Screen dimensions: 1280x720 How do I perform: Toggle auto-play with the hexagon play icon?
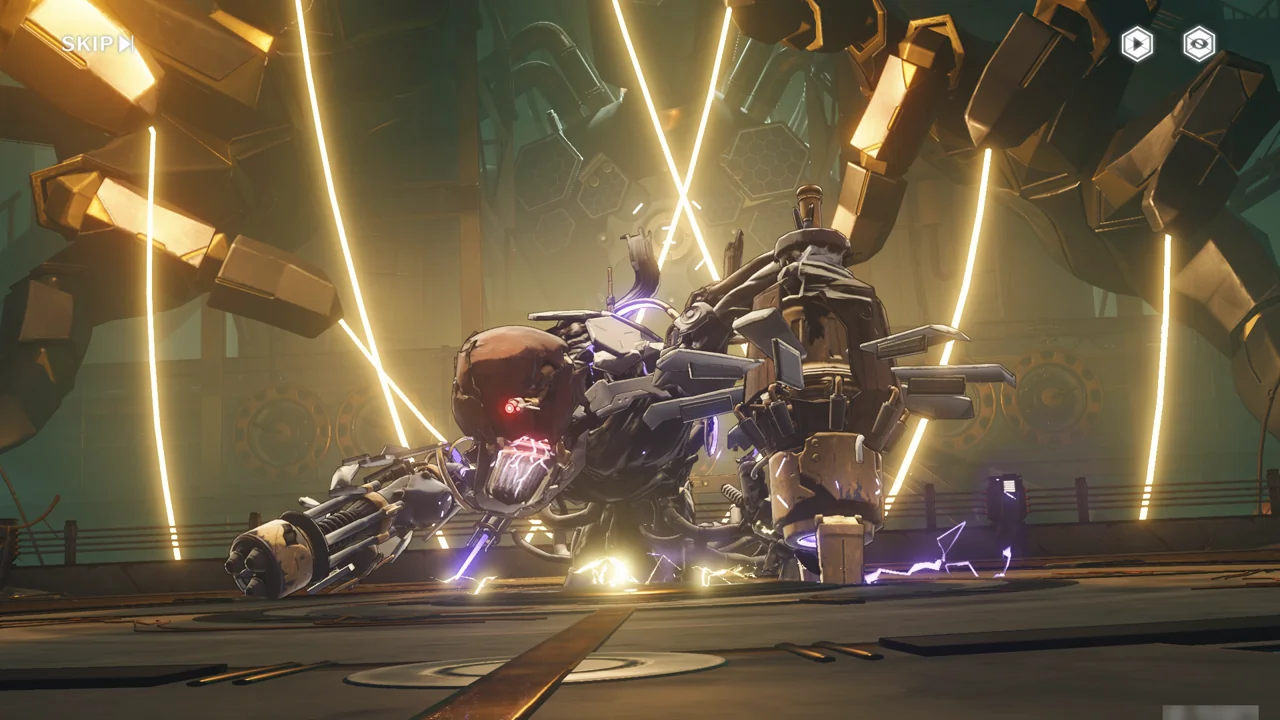[1136, 44]
